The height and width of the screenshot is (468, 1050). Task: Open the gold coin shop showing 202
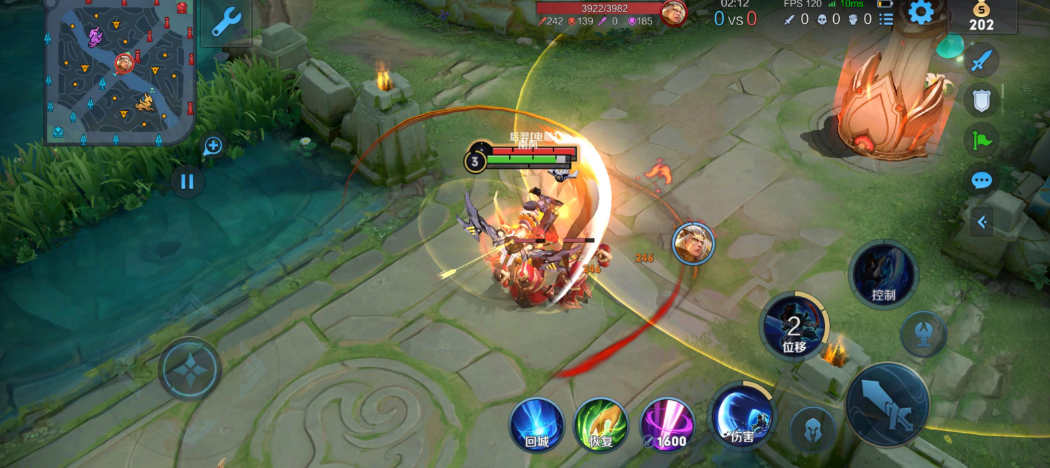click(981, 16)
